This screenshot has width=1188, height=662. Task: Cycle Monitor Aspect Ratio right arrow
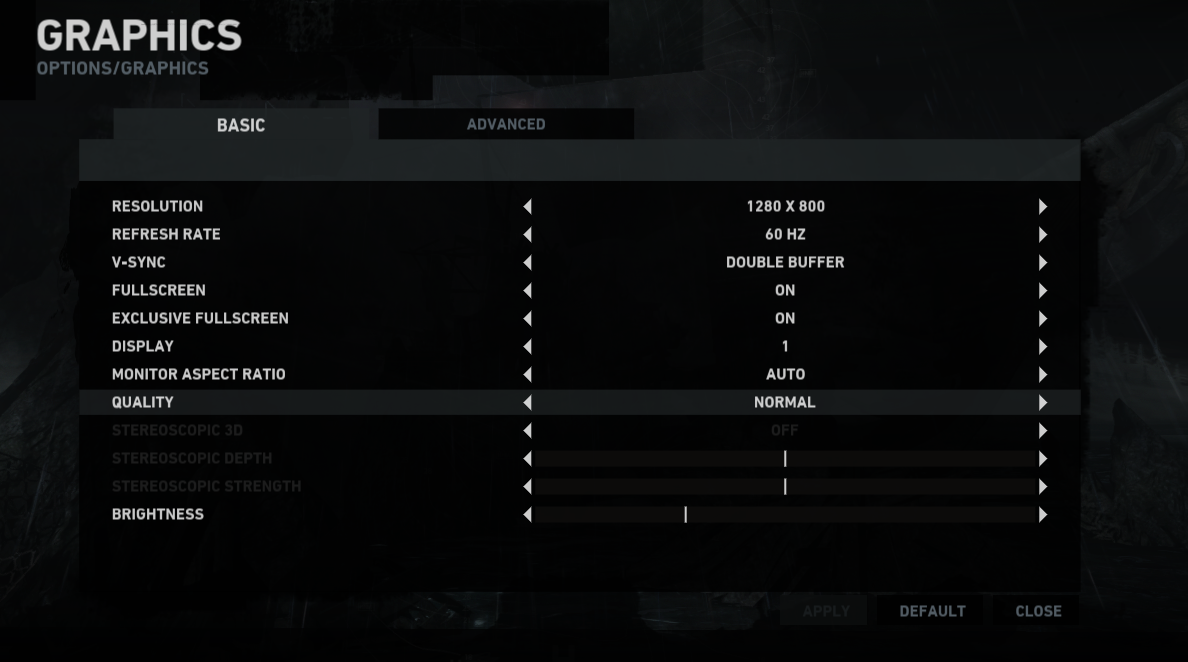point(1042,375)
